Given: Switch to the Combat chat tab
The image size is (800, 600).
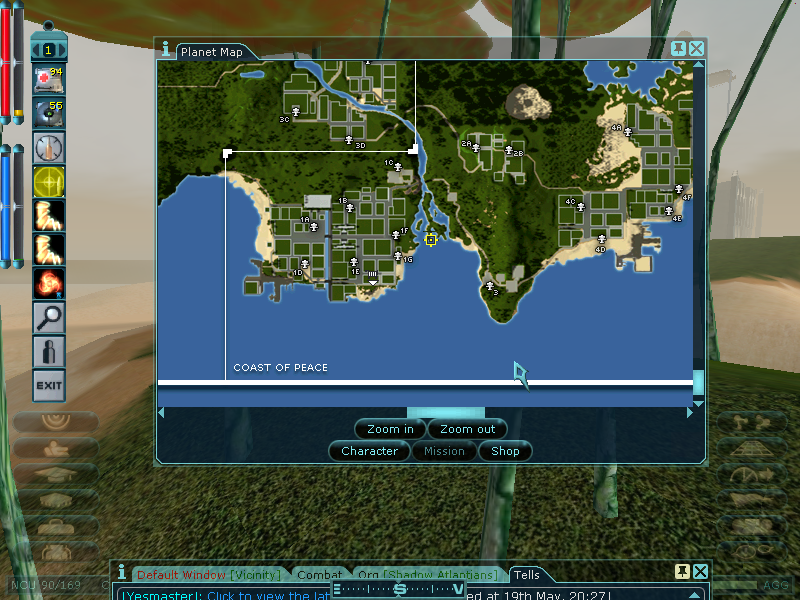Looking at the screenshot, I should pyautogui.click(x=320, y=575).
